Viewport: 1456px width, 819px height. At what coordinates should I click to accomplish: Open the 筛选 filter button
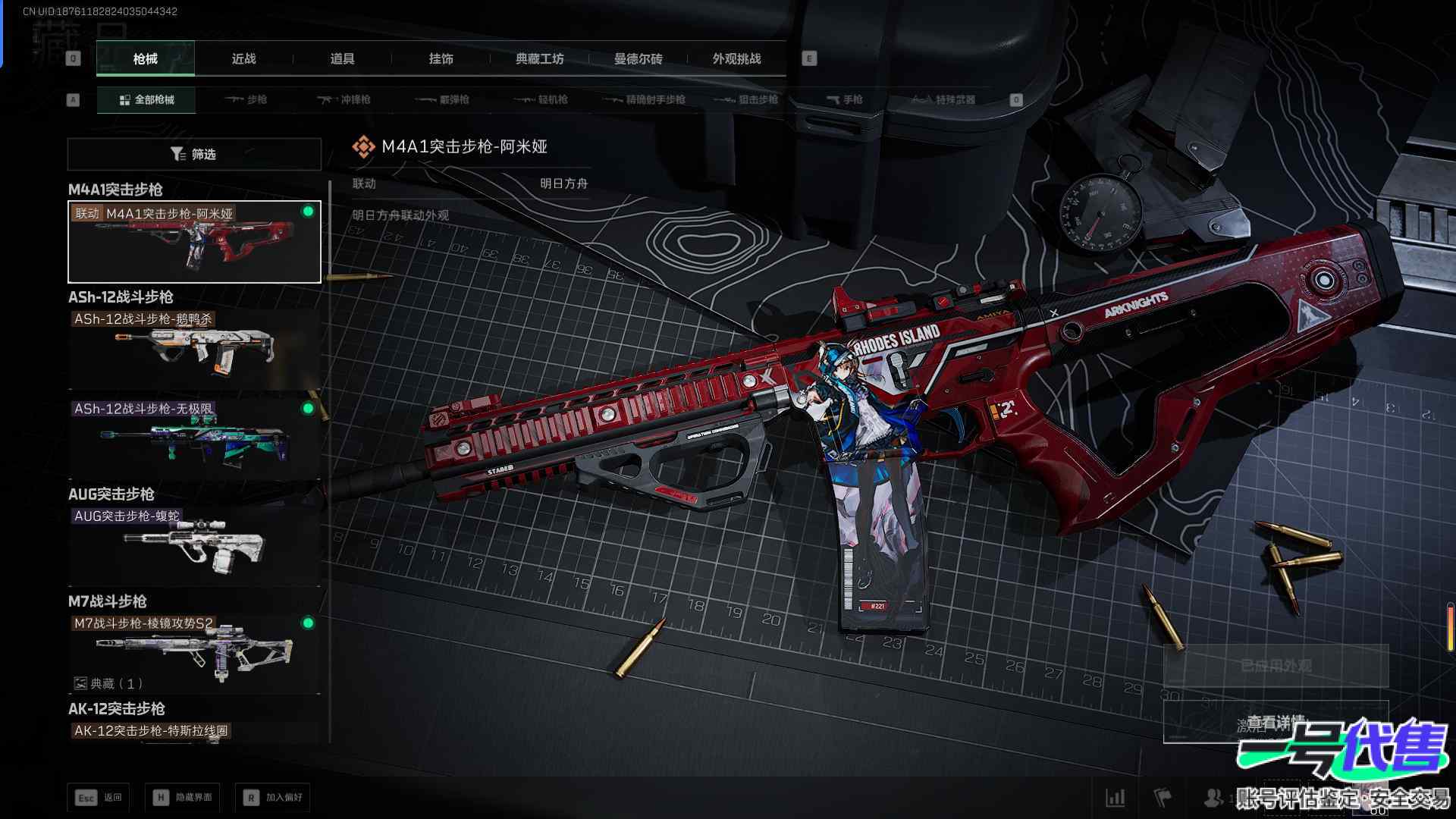(x=194, y=154)
